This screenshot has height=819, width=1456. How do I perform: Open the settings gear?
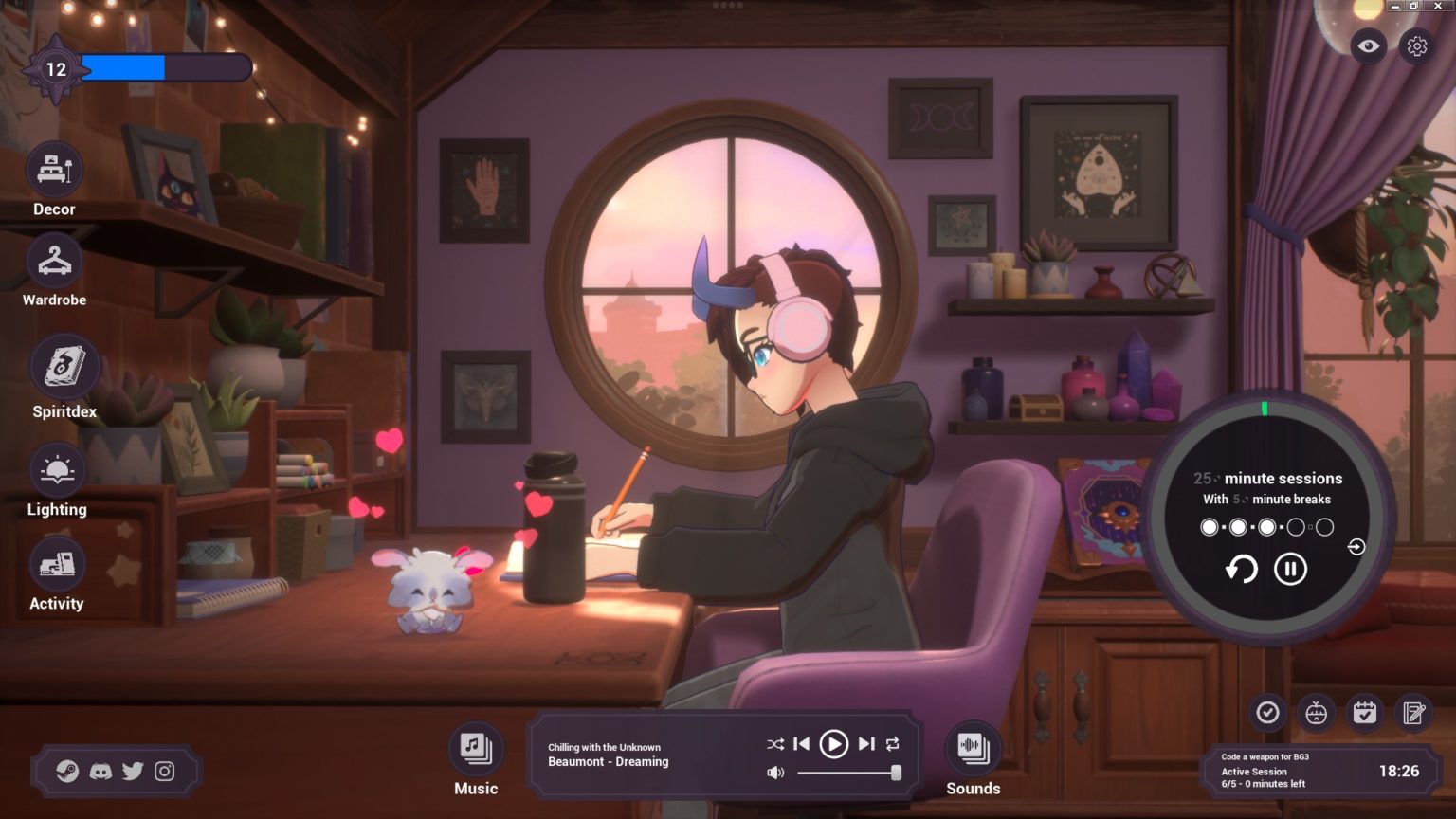tap(1416, 45)
